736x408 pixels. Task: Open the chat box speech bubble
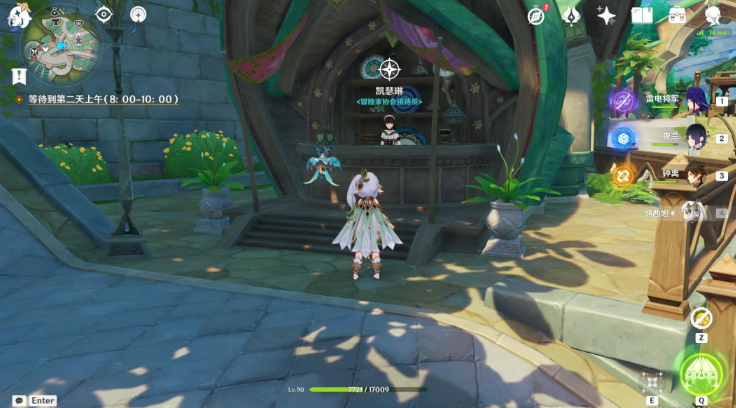[x=18, y=400]
